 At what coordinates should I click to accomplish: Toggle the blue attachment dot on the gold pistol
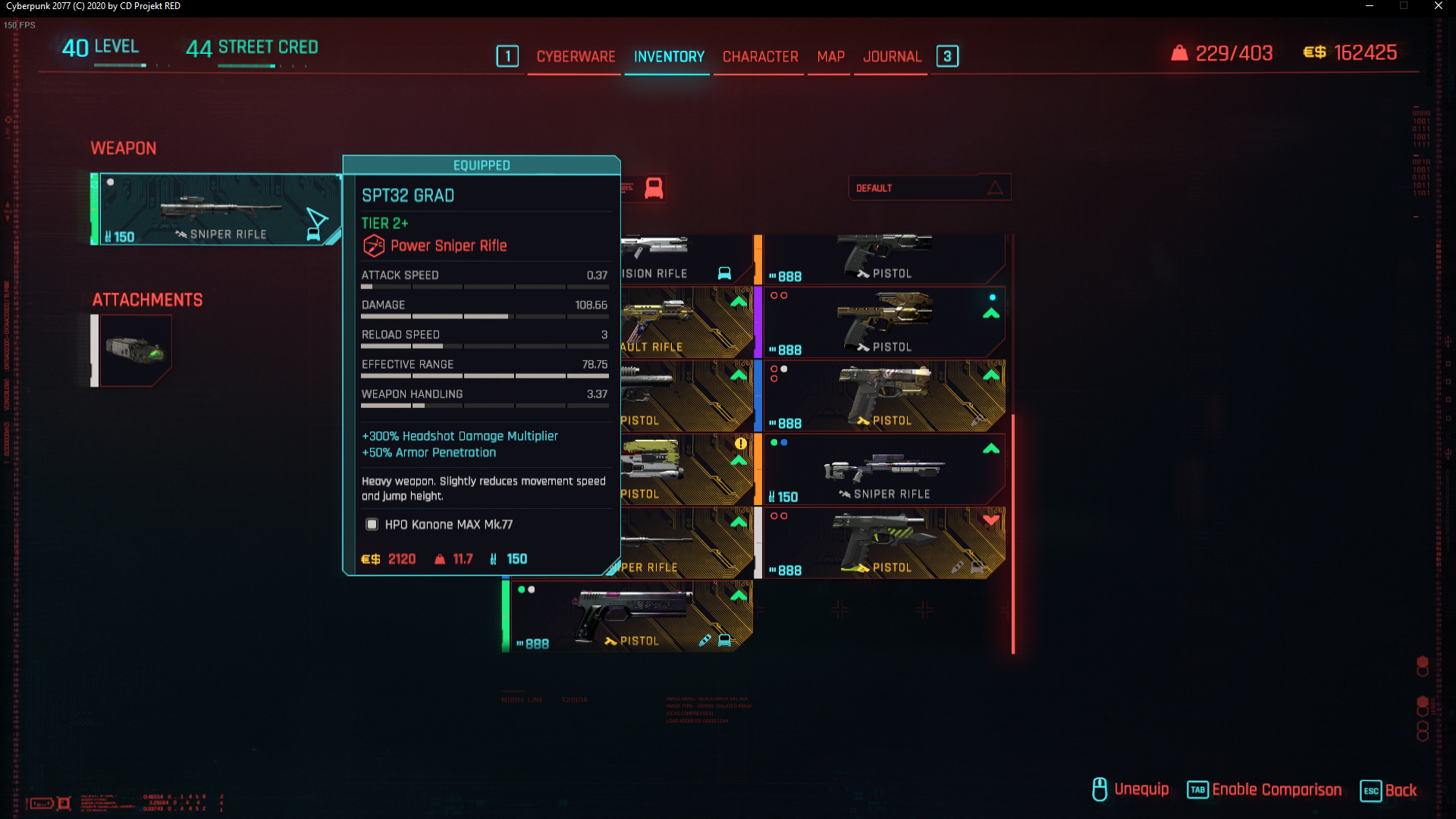(993, 298)
